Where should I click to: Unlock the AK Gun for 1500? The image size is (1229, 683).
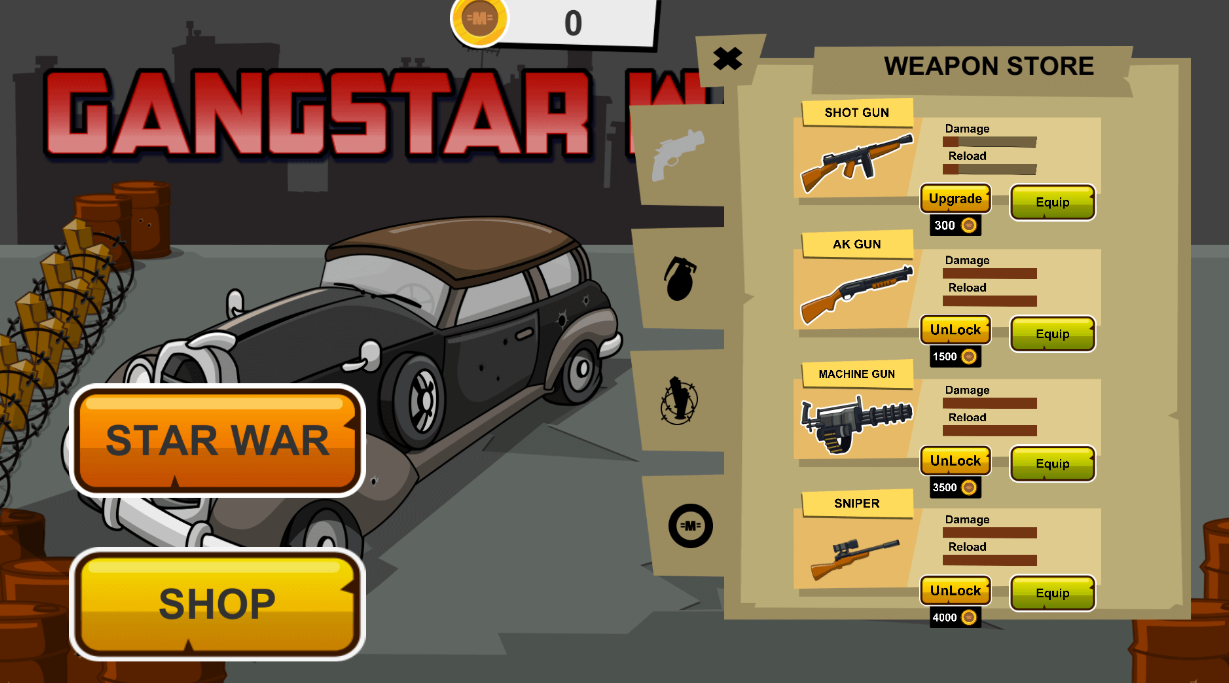pos(955,331)
